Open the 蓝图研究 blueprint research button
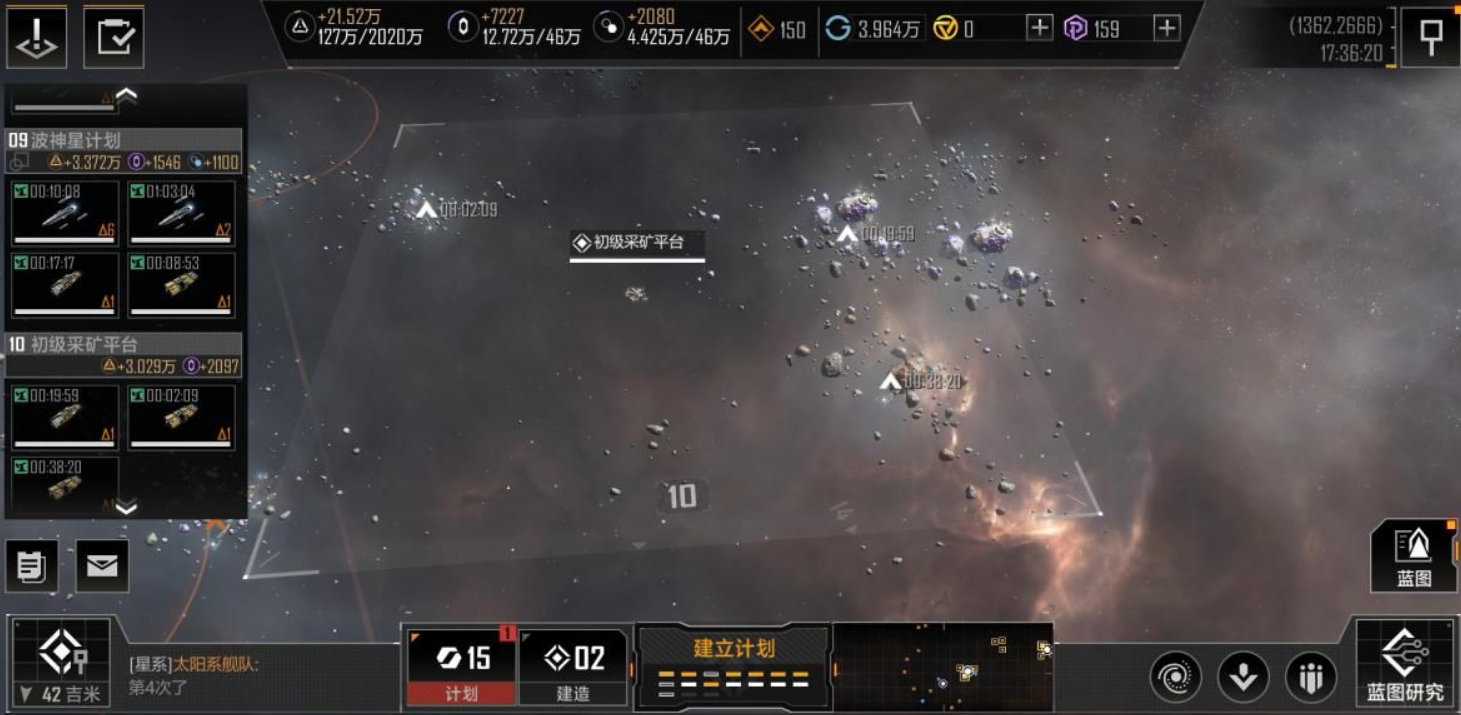Image resolution: width=1461 pixels, height=715 pixels. coord(1404,662)
